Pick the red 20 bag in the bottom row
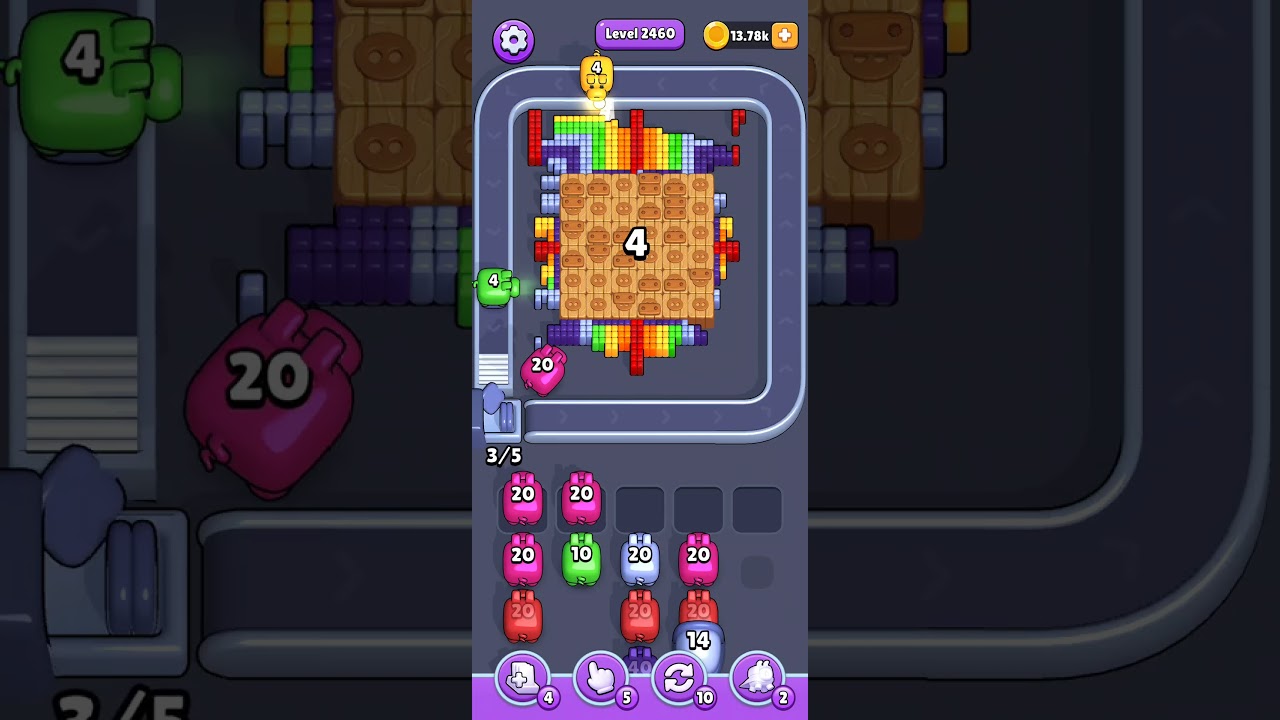 click(521, 616)
